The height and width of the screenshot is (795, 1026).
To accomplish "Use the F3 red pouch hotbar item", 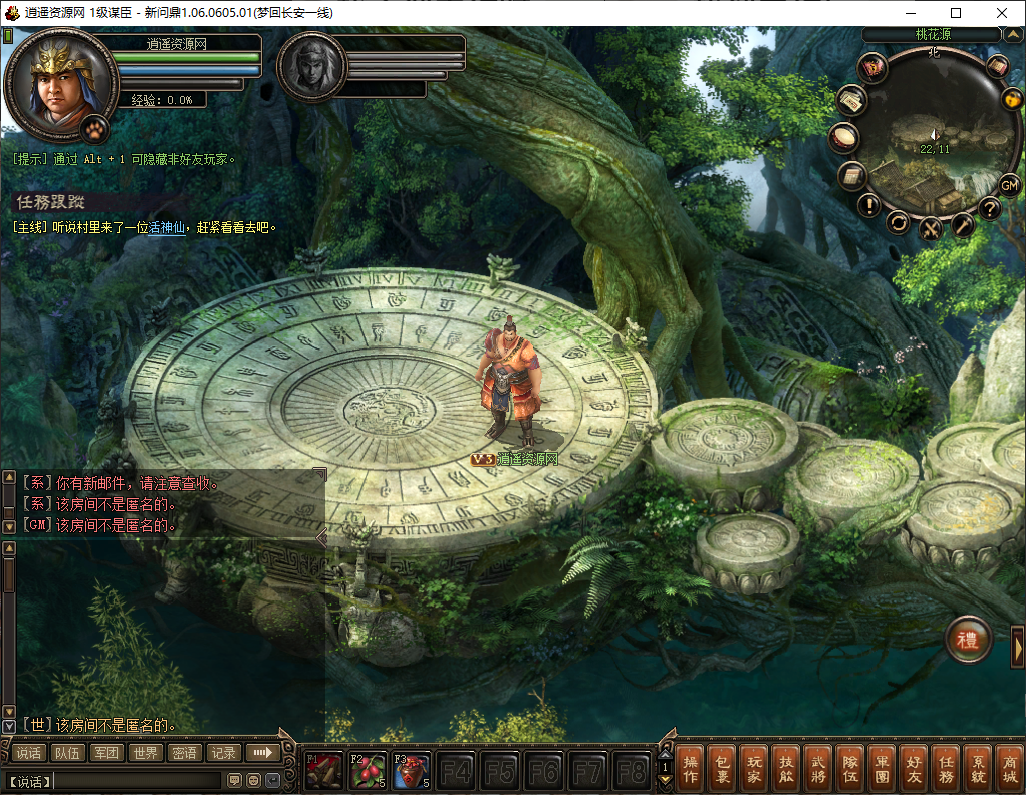I will [x=412, y=771].
